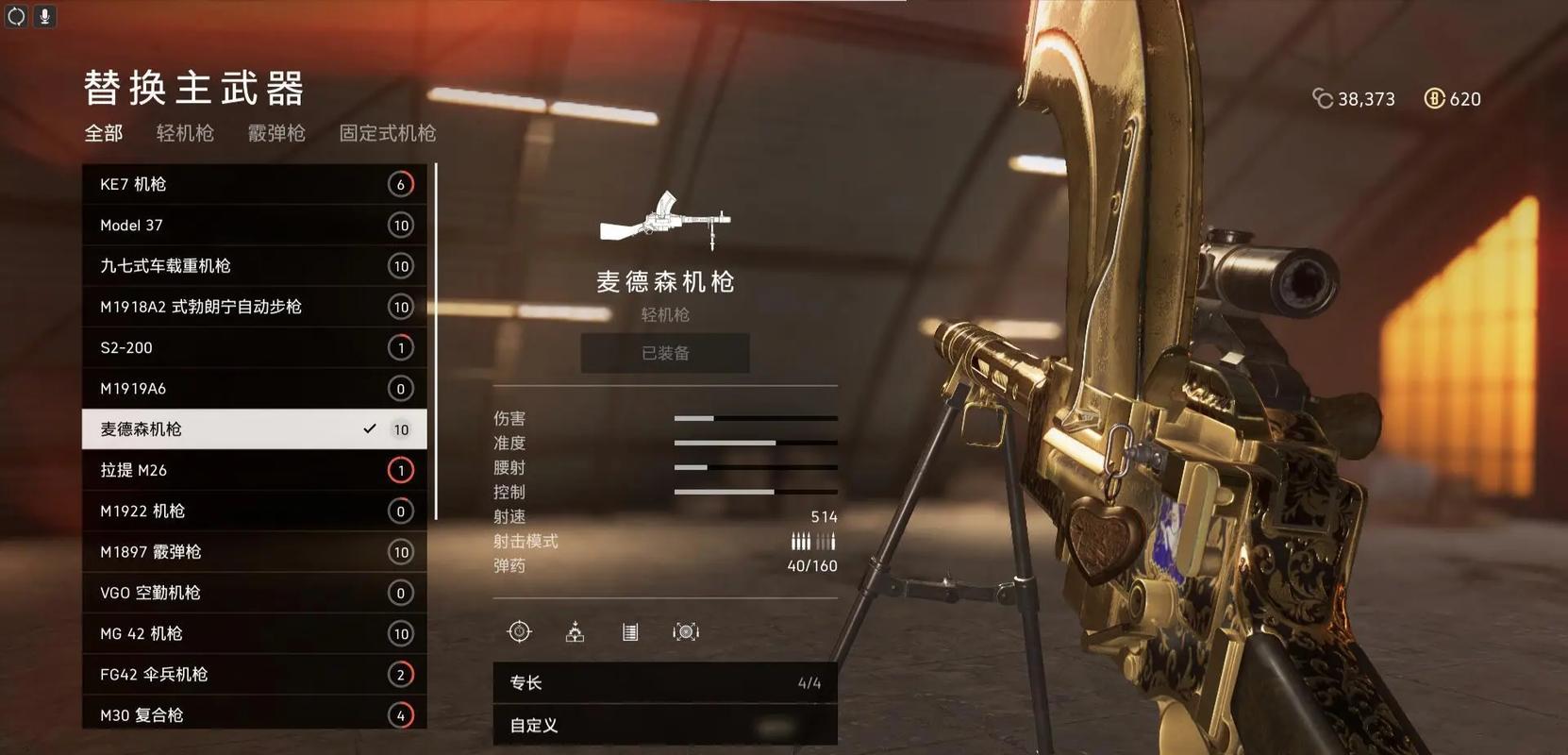
Task: Pick the VGO 空勤机枪 entry
Action: (254, 593)
